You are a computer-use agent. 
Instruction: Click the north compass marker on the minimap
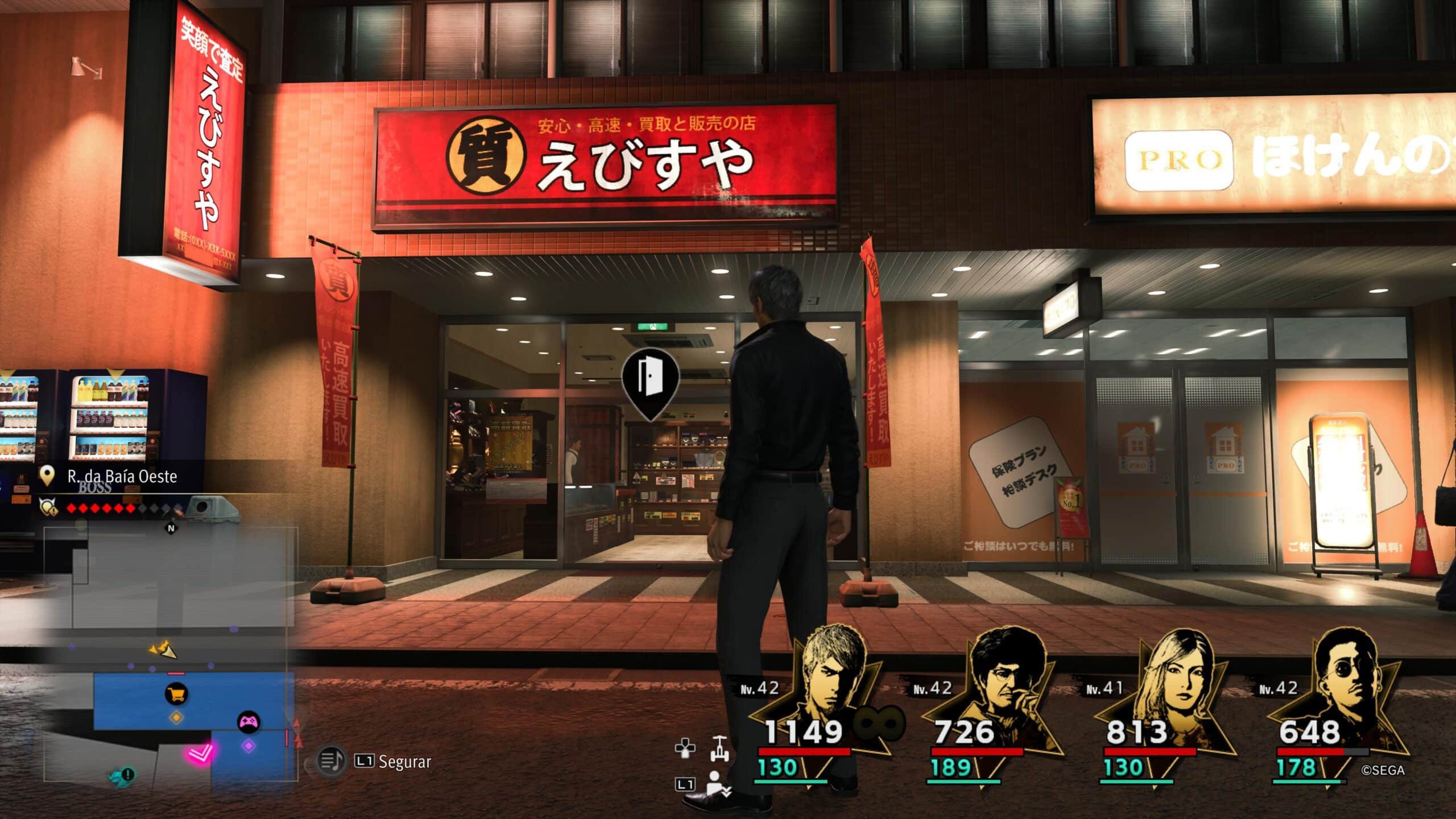(171, 528)
